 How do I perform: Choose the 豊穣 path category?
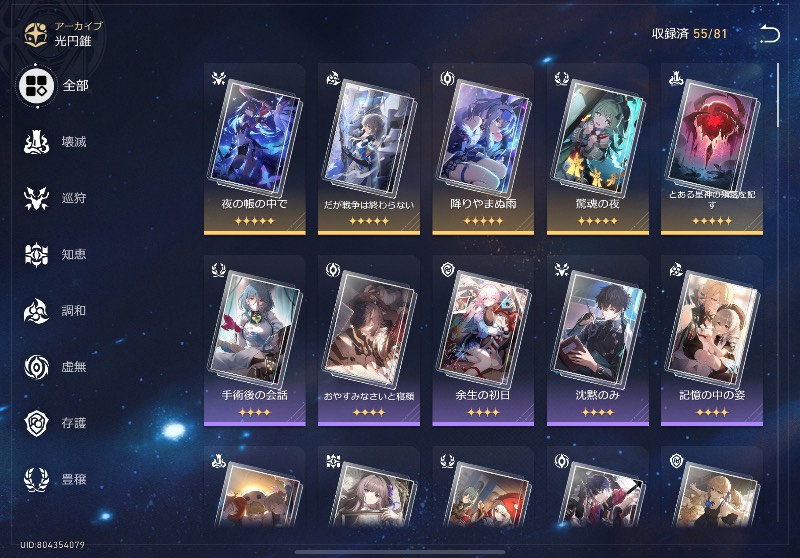pyautogui.click(x=57, y=478)
